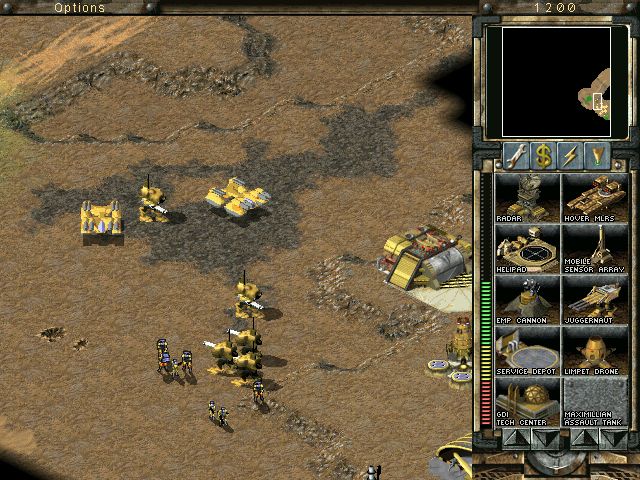The height and width of the screenshot is (480, 640).
Task: Click the radar minimap display
Action: (556, 82)
